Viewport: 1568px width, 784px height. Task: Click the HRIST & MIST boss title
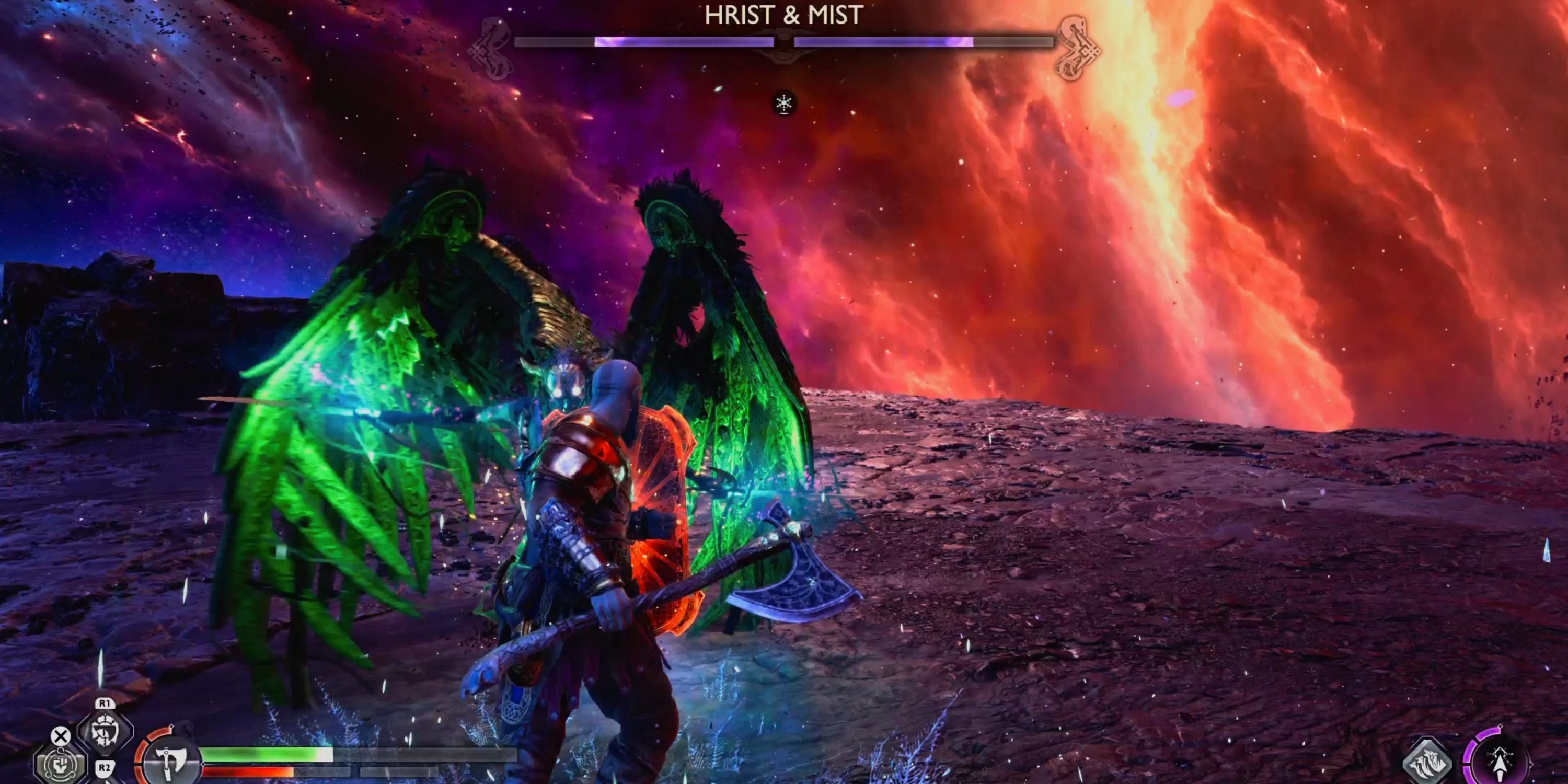coord(784,15)
